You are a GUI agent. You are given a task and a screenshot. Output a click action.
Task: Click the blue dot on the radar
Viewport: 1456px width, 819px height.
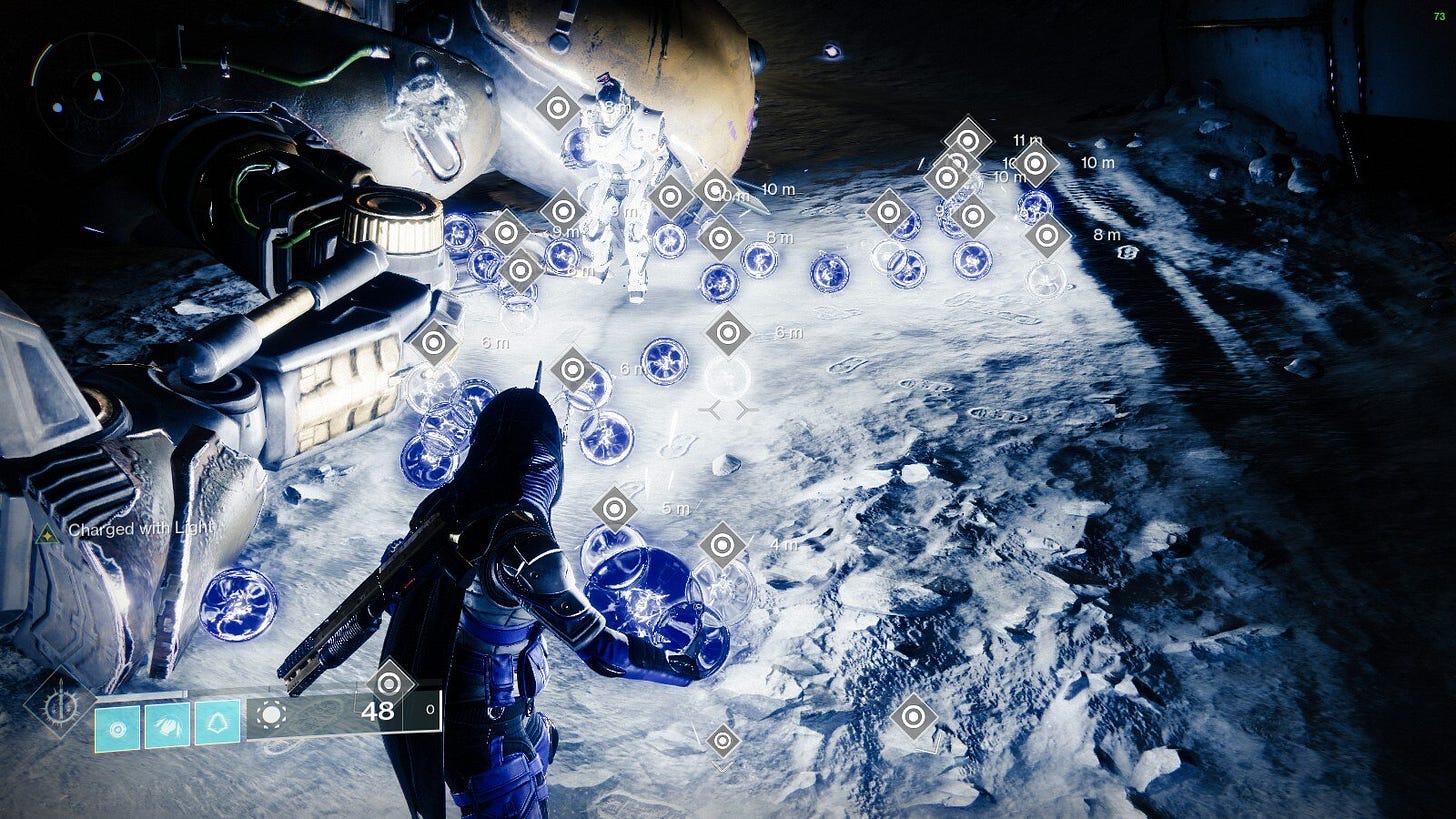point(58,107)
